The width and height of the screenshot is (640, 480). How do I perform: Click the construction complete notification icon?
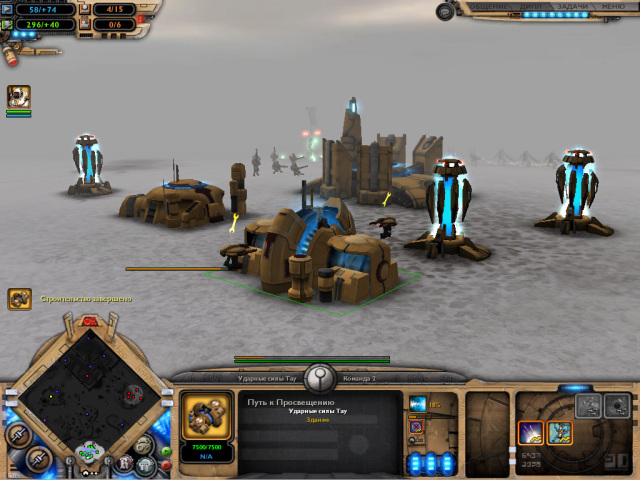coord(19,298)
